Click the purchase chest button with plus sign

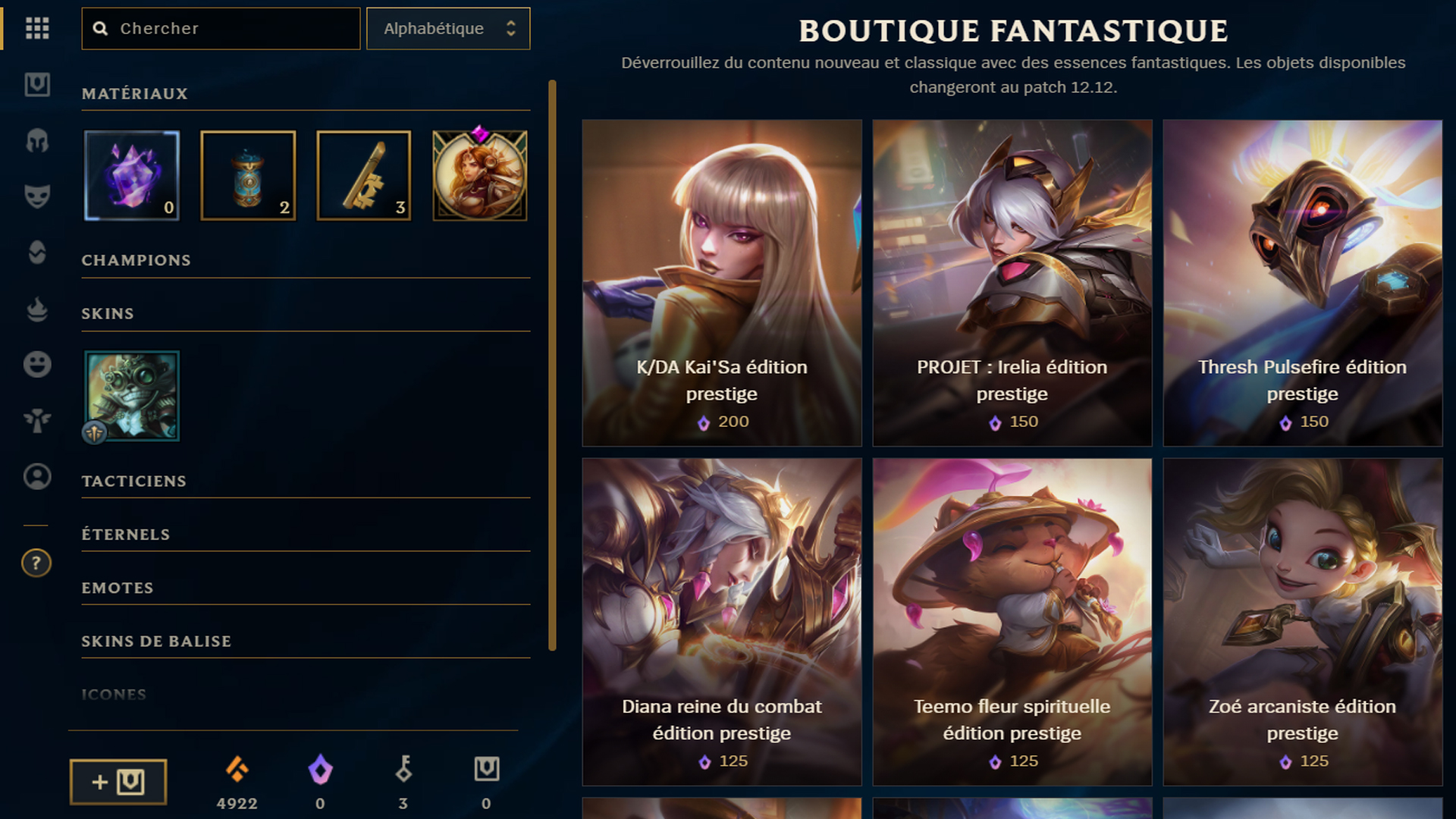(118, 781)
